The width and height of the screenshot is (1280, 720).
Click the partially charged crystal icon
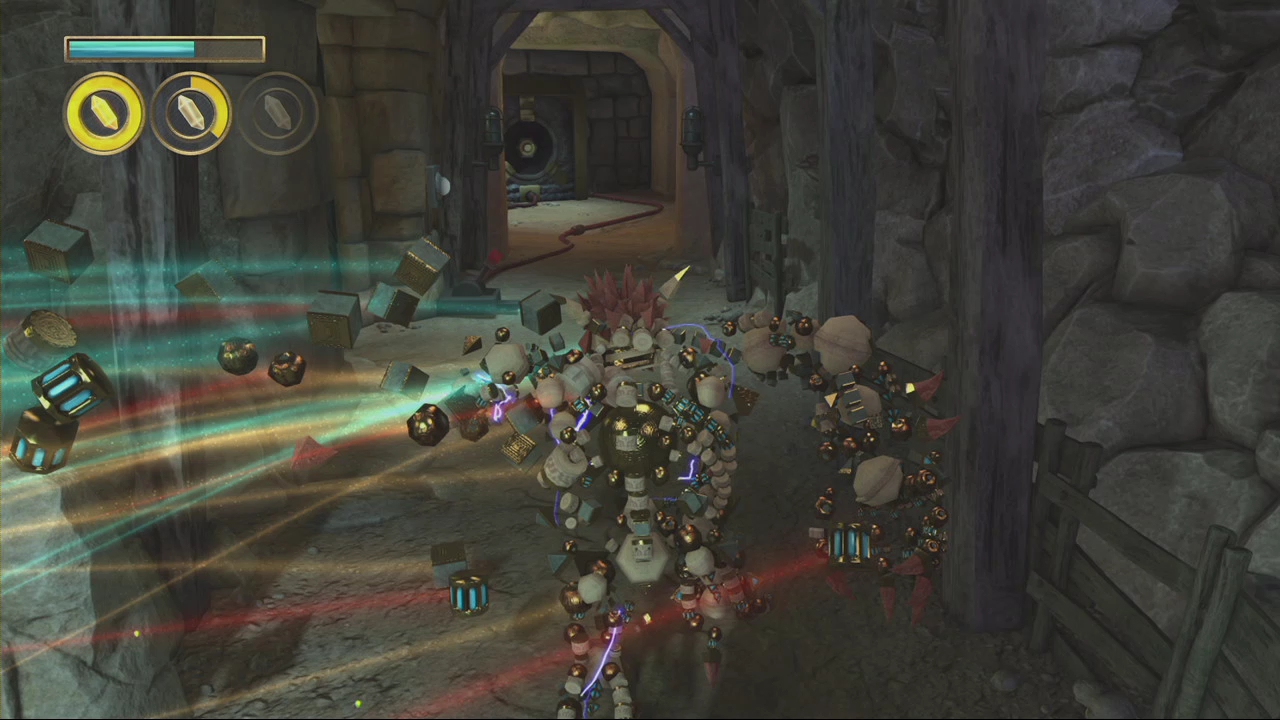point(191,114)
